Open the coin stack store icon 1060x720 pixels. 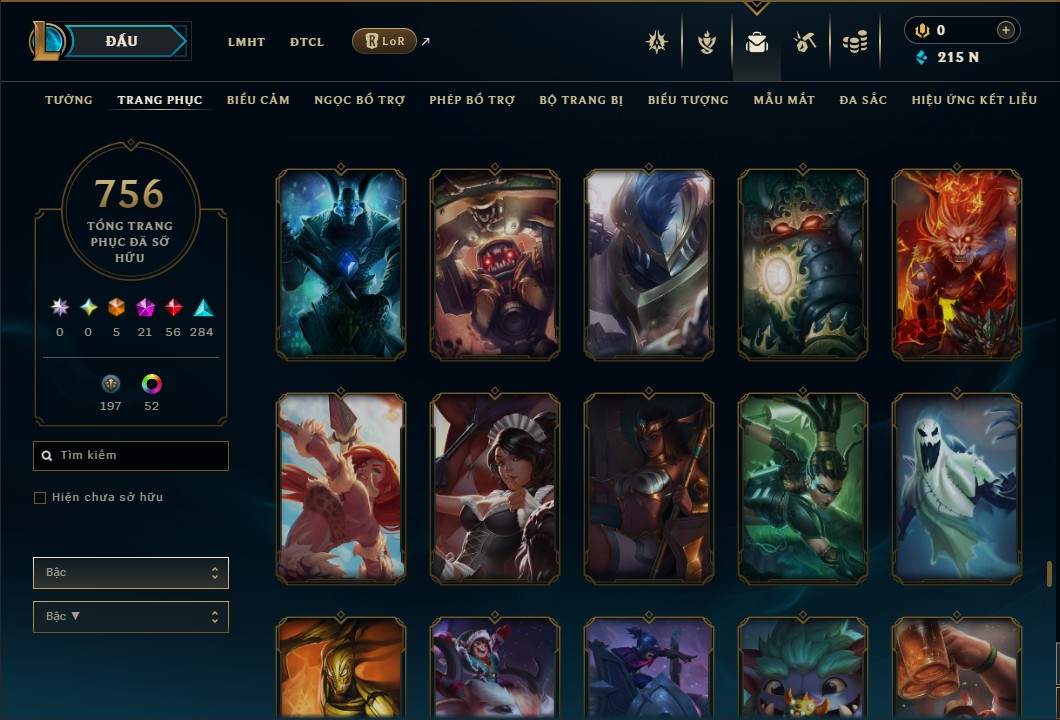click(x=854, y=42)
